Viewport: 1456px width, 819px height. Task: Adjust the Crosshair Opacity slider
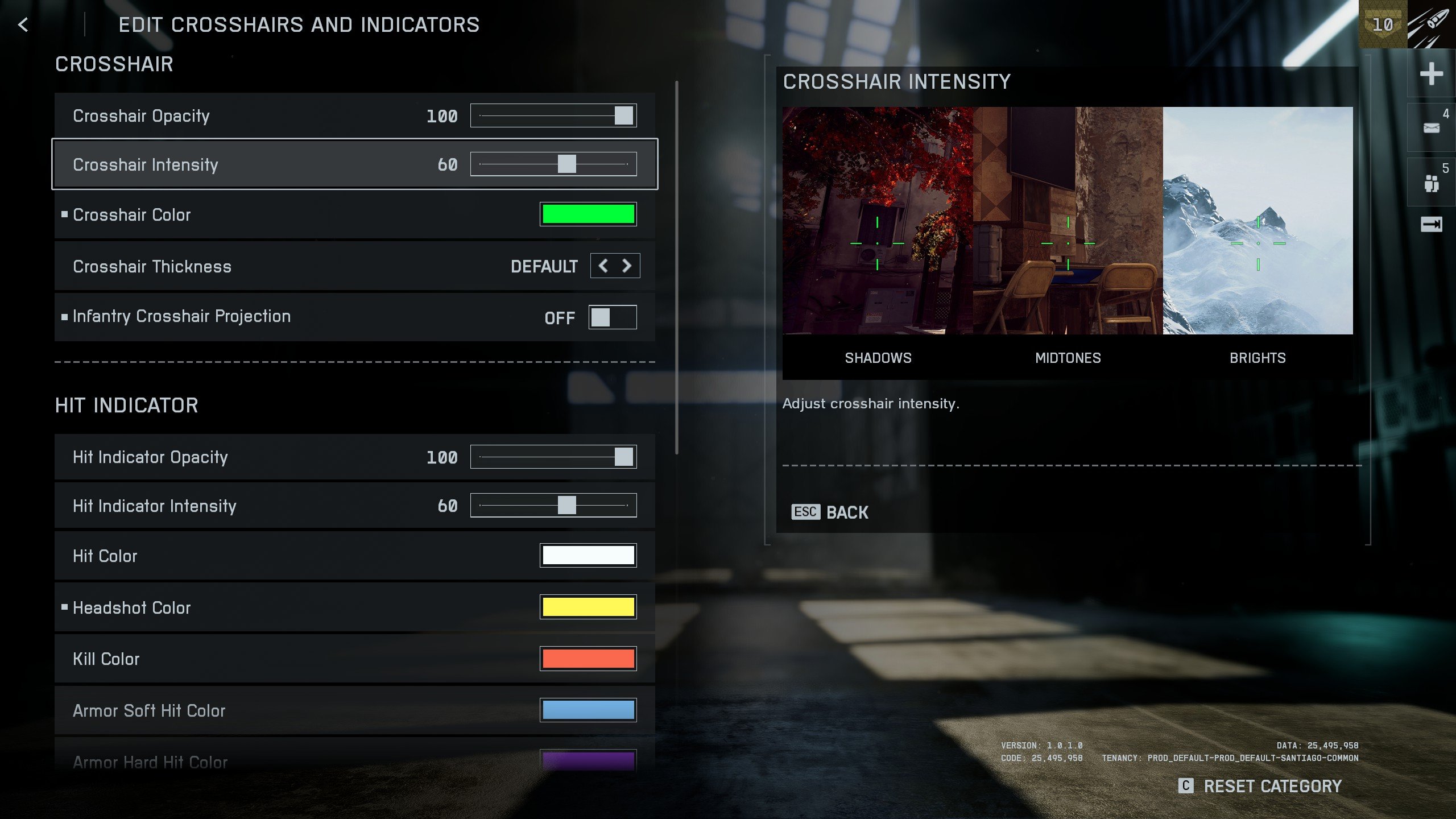coord(623,115)
